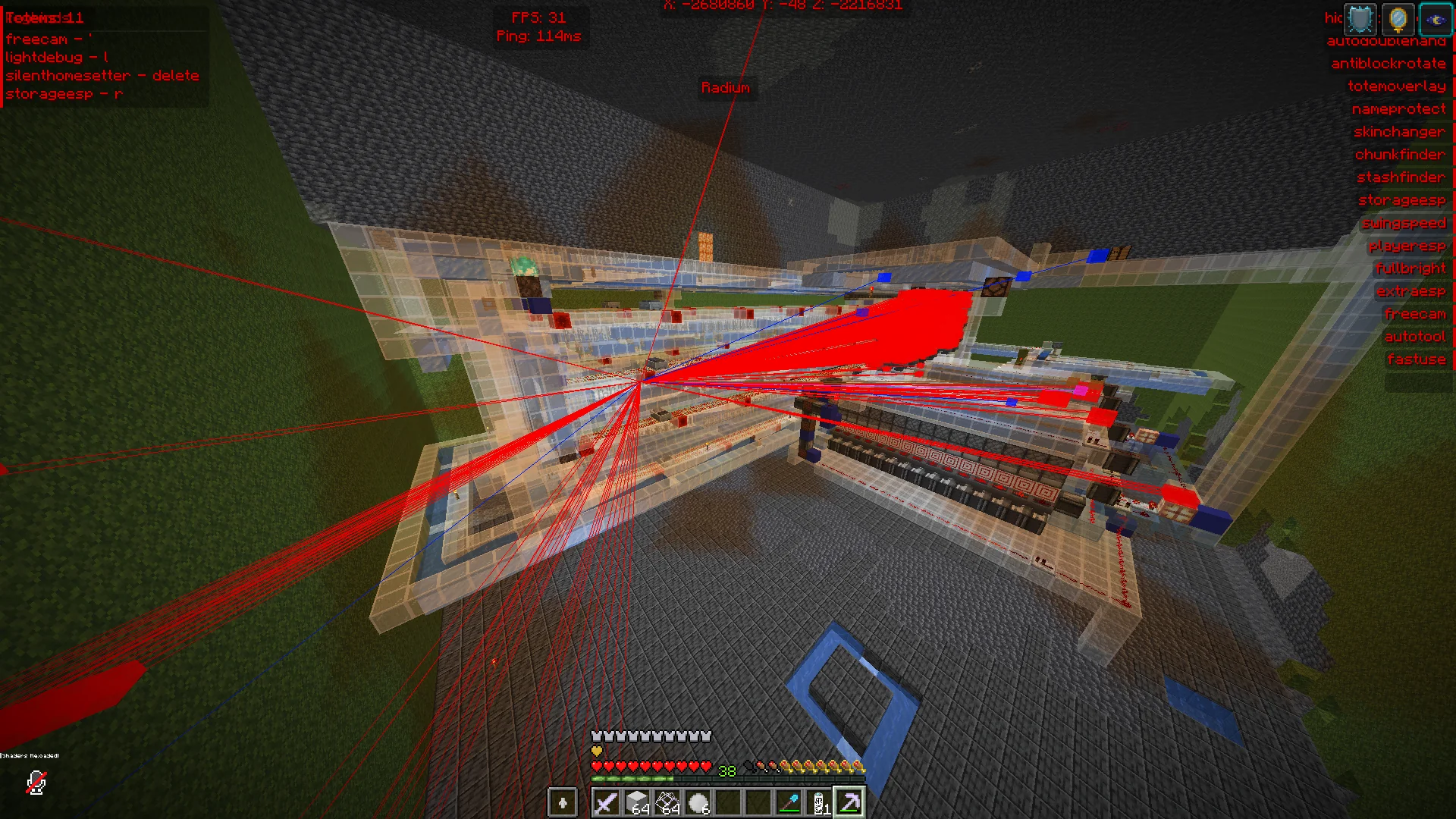Select autotool in the module list
The width and height of the screenshot is (1456, 819).
(x=1415, y=336)
